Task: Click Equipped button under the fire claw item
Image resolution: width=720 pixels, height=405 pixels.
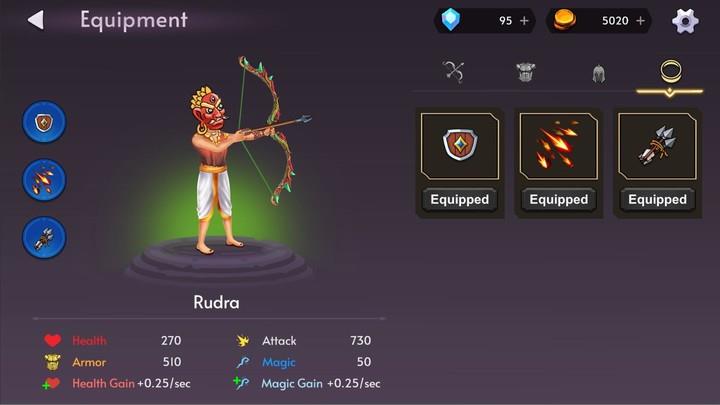Action: 558,199
